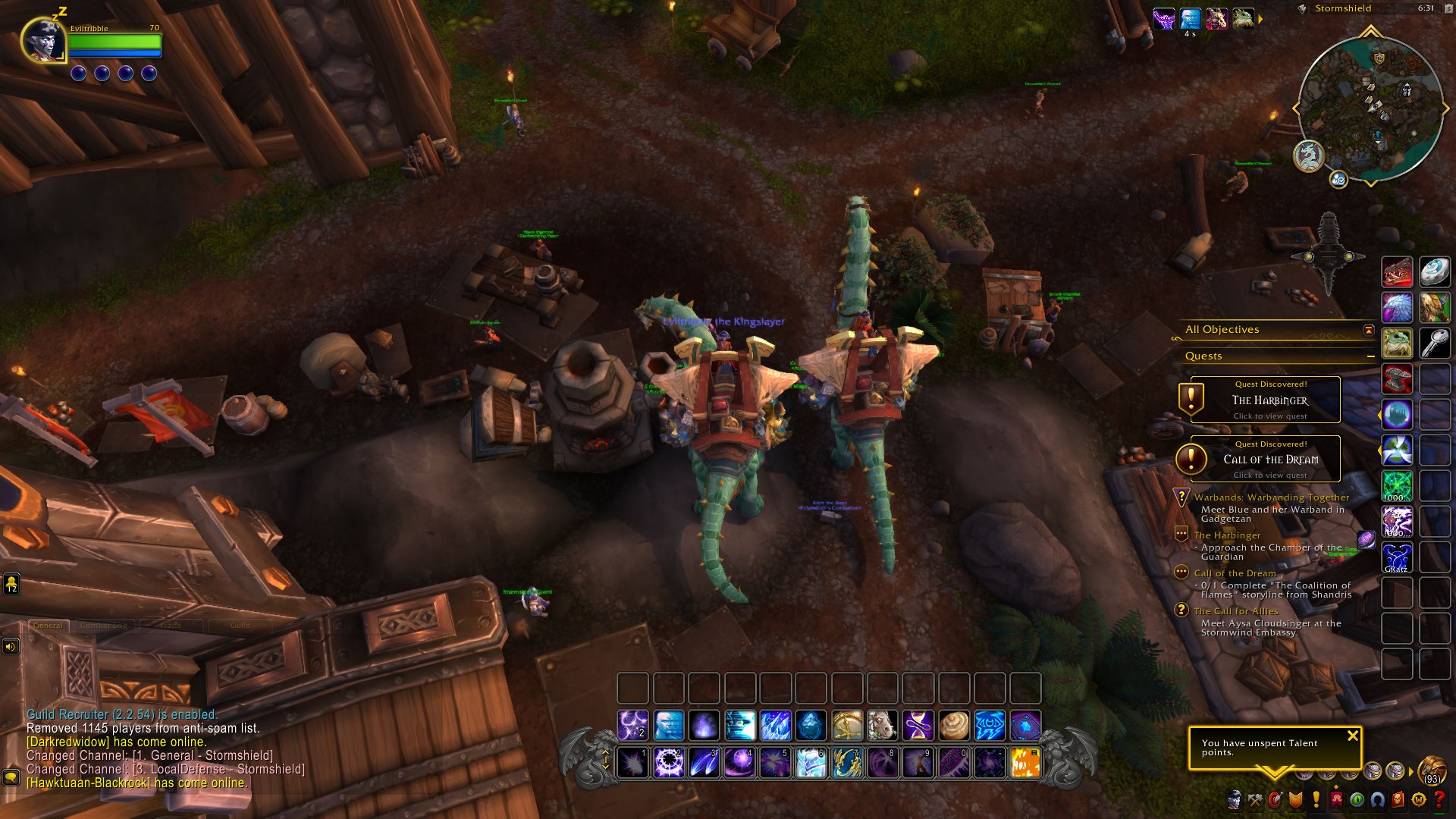
Task: View the Harbinger discovered quest
Action: (1265, 400)
